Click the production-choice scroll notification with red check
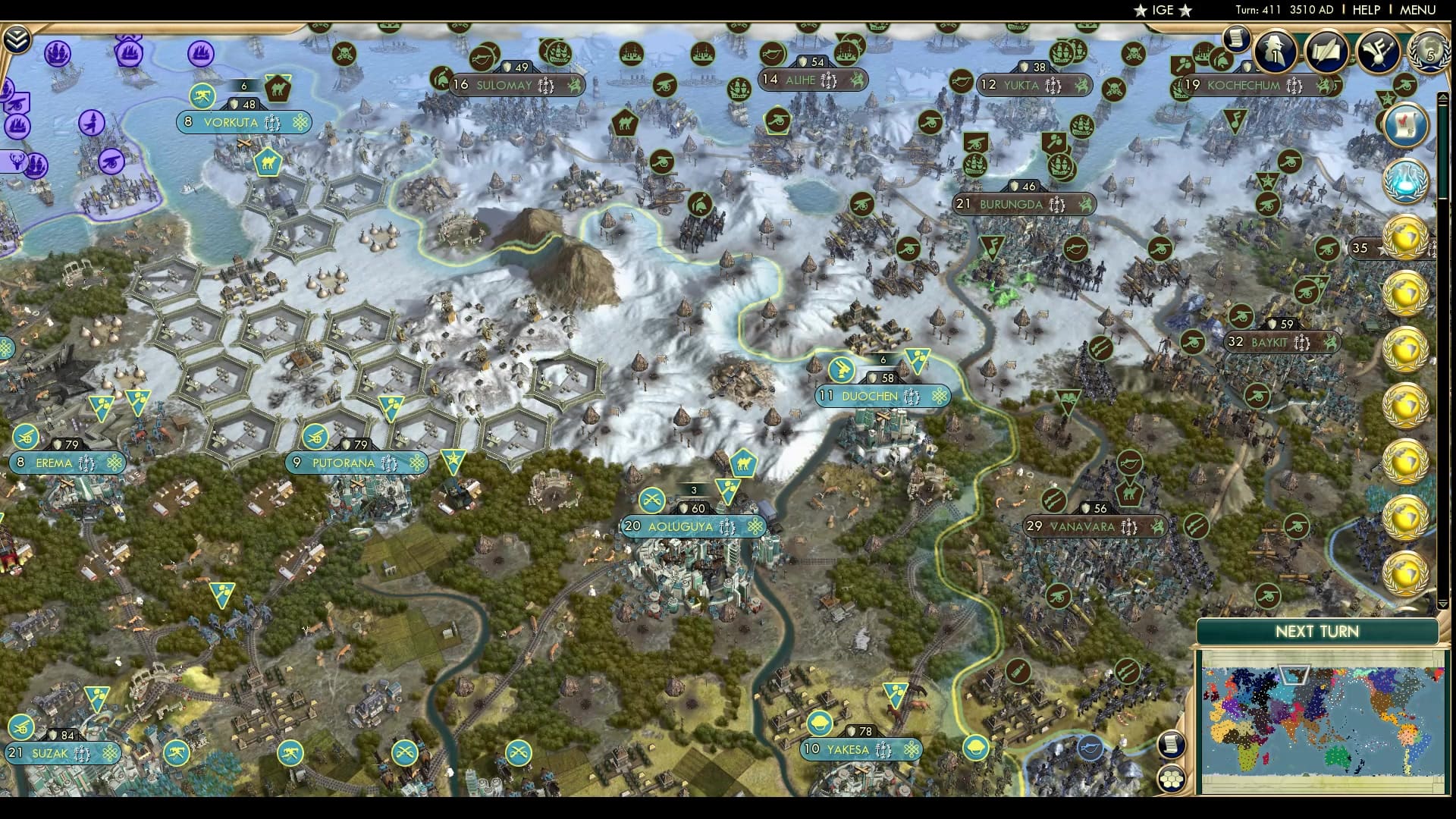Image resolution: width=1456 pixels, height=819 pixels. 1406,125
